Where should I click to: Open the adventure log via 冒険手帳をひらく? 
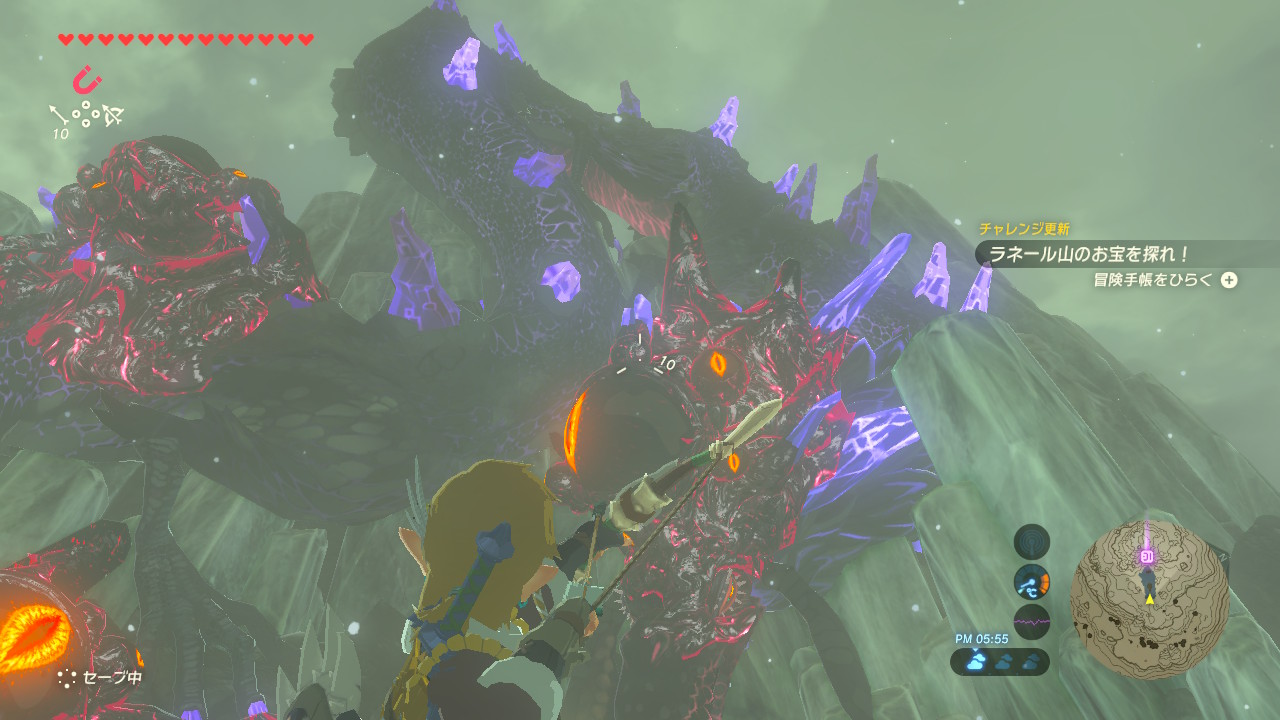[1164, 280]
